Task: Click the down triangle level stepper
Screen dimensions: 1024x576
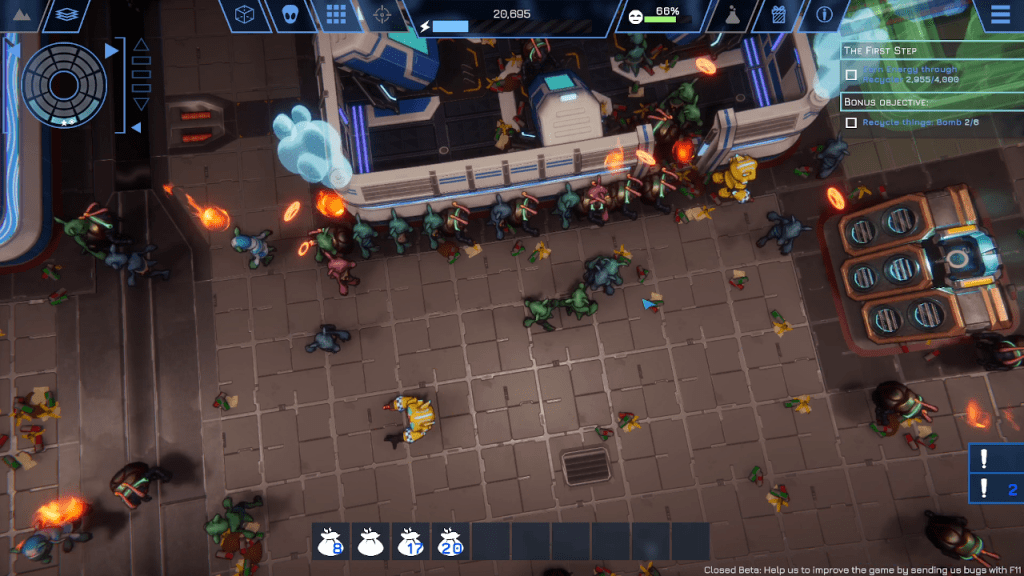Action: point(141,104)
